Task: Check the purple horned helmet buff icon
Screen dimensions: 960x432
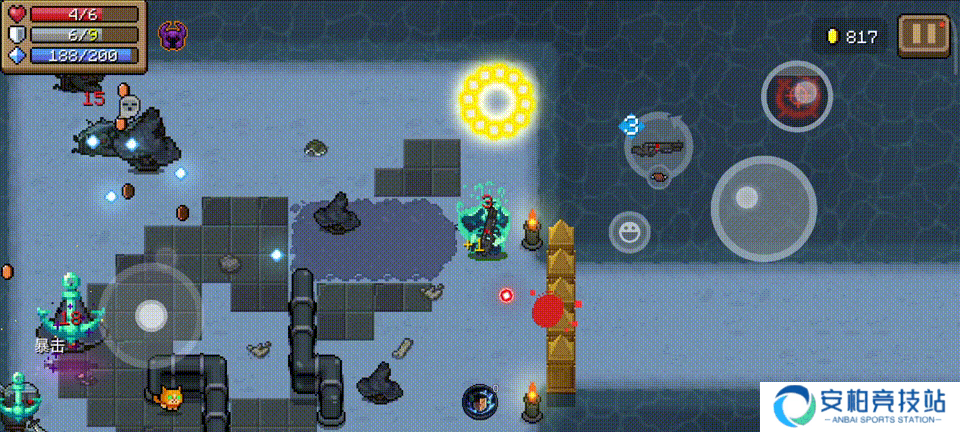Action: tap(173, 36)
